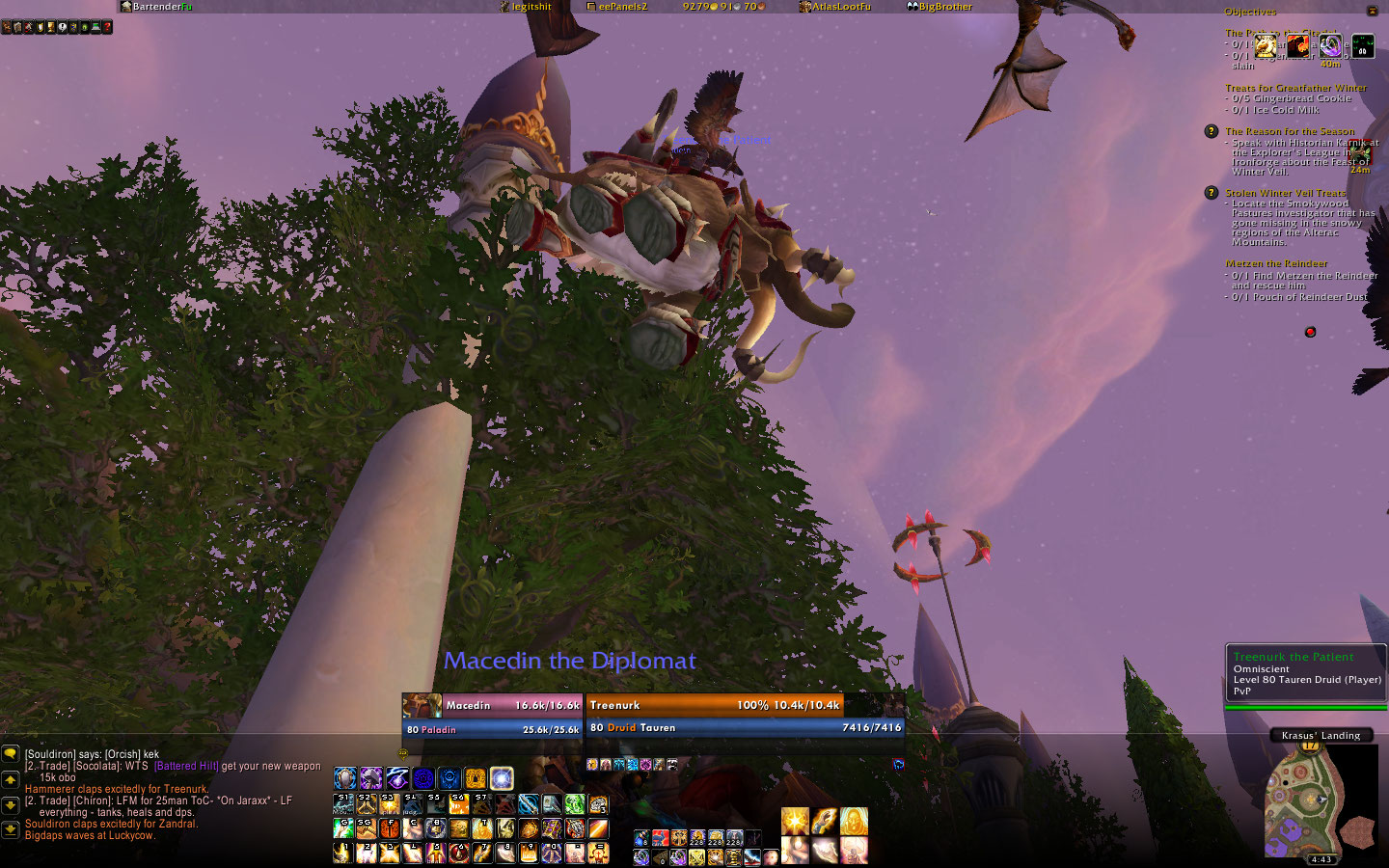
Task: Use the green swirl ability on the action bar
Action: pyautogui.click(x=575, y=804)
